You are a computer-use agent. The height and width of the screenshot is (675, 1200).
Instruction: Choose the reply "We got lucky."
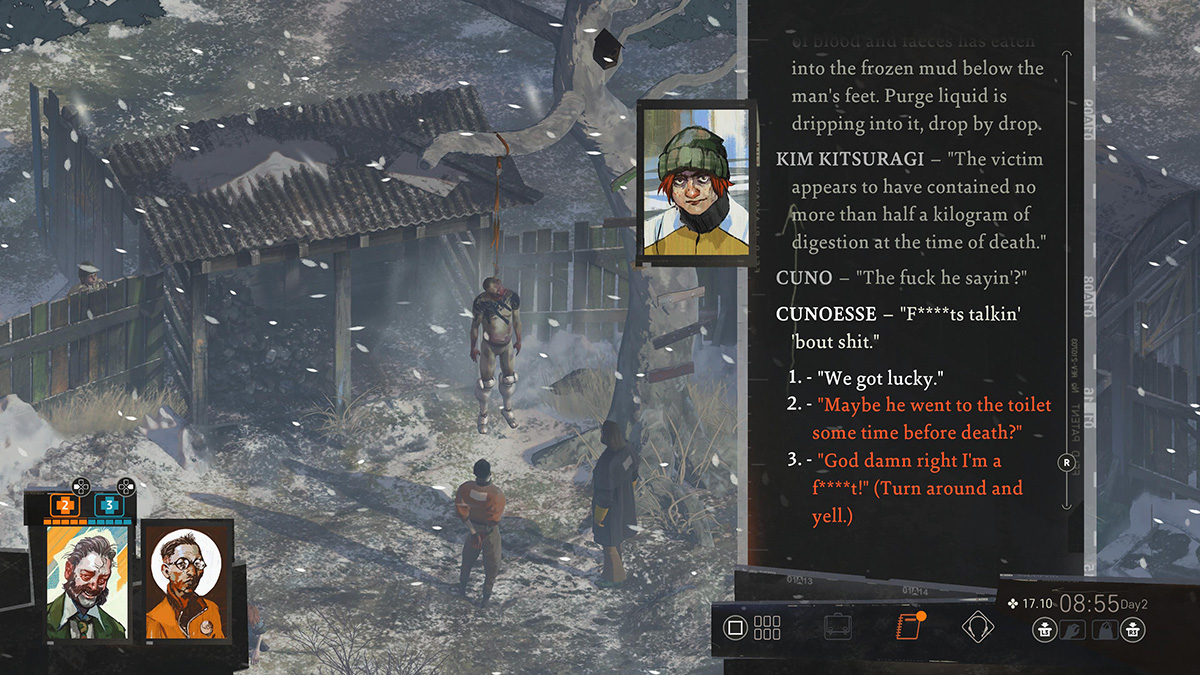coord(881,380)
